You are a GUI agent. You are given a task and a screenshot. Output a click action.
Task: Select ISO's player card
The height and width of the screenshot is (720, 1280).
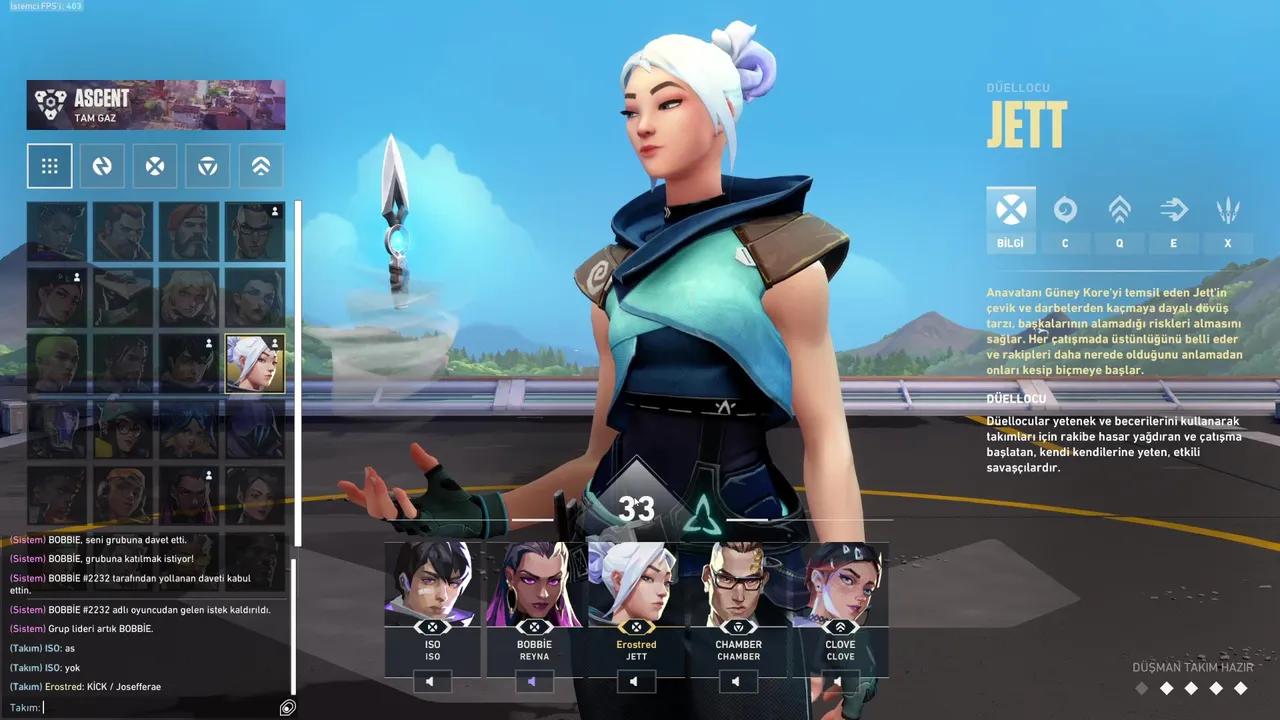[432, 600]
